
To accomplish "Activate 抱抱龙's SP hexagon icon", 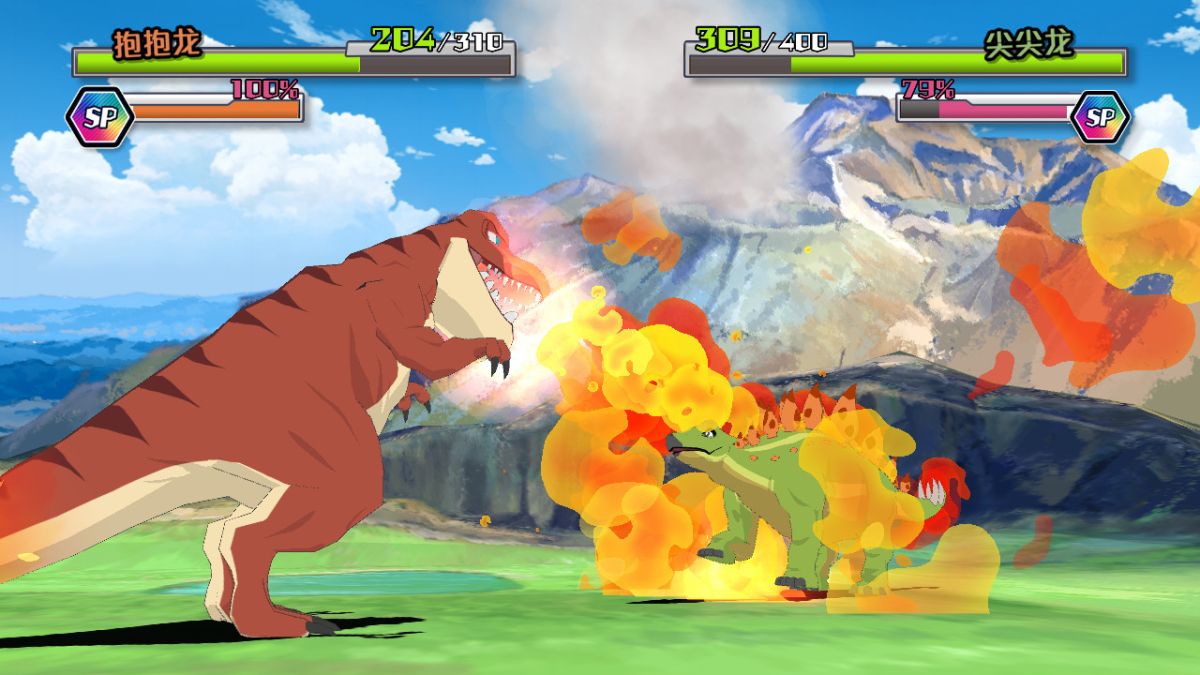I will pos(99,117).
